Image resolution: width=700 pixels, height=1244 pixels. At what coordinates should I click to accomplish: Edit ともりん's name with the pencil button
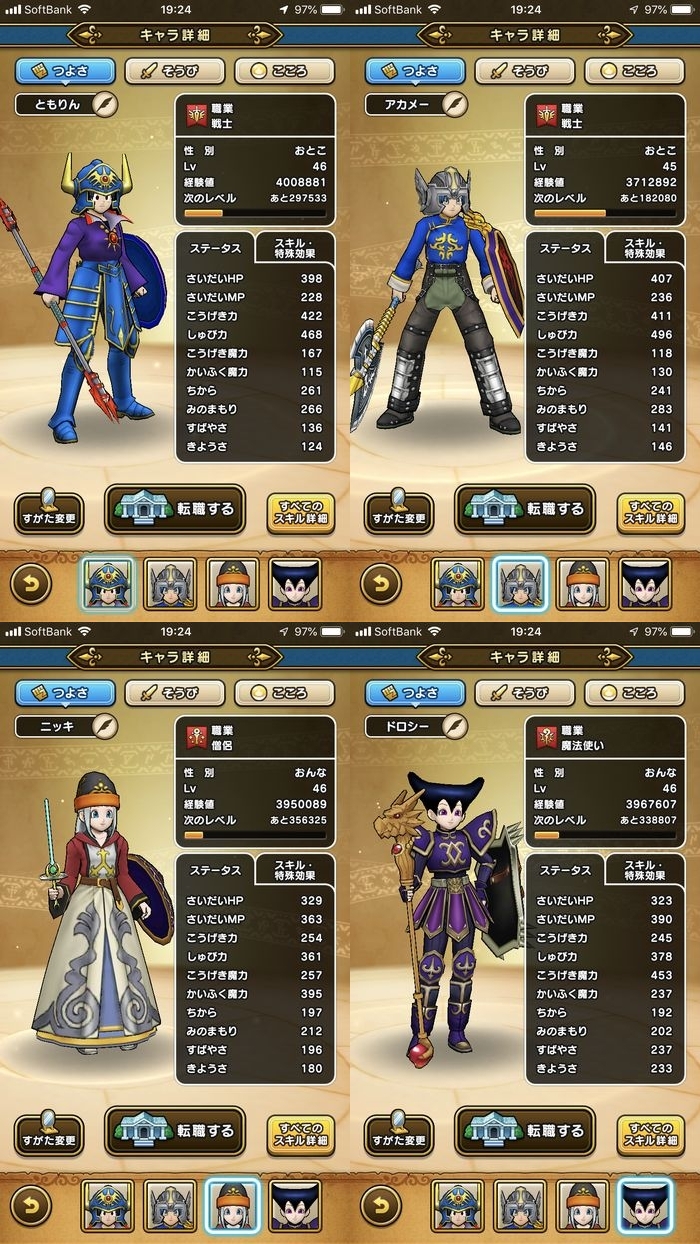click(x=104, y=104)
